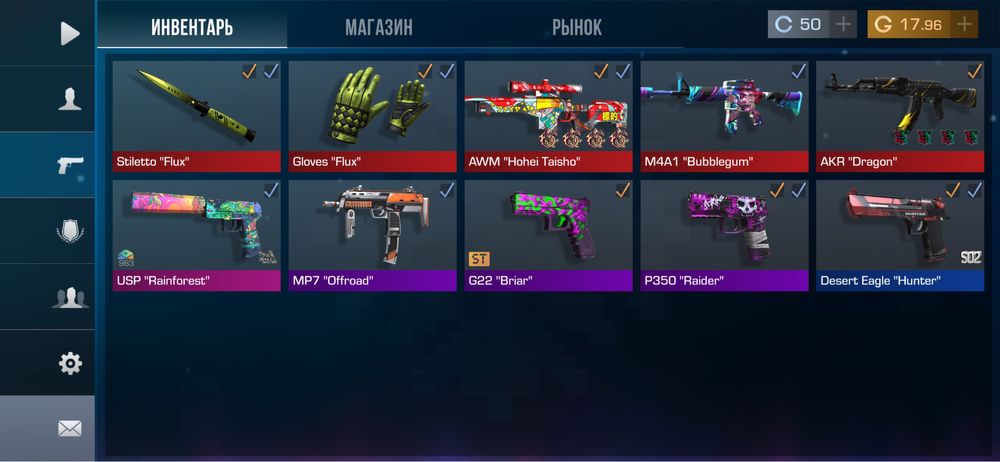Open the settings gear
This screenshot has width=1000, height=462.
pos(69,363)
